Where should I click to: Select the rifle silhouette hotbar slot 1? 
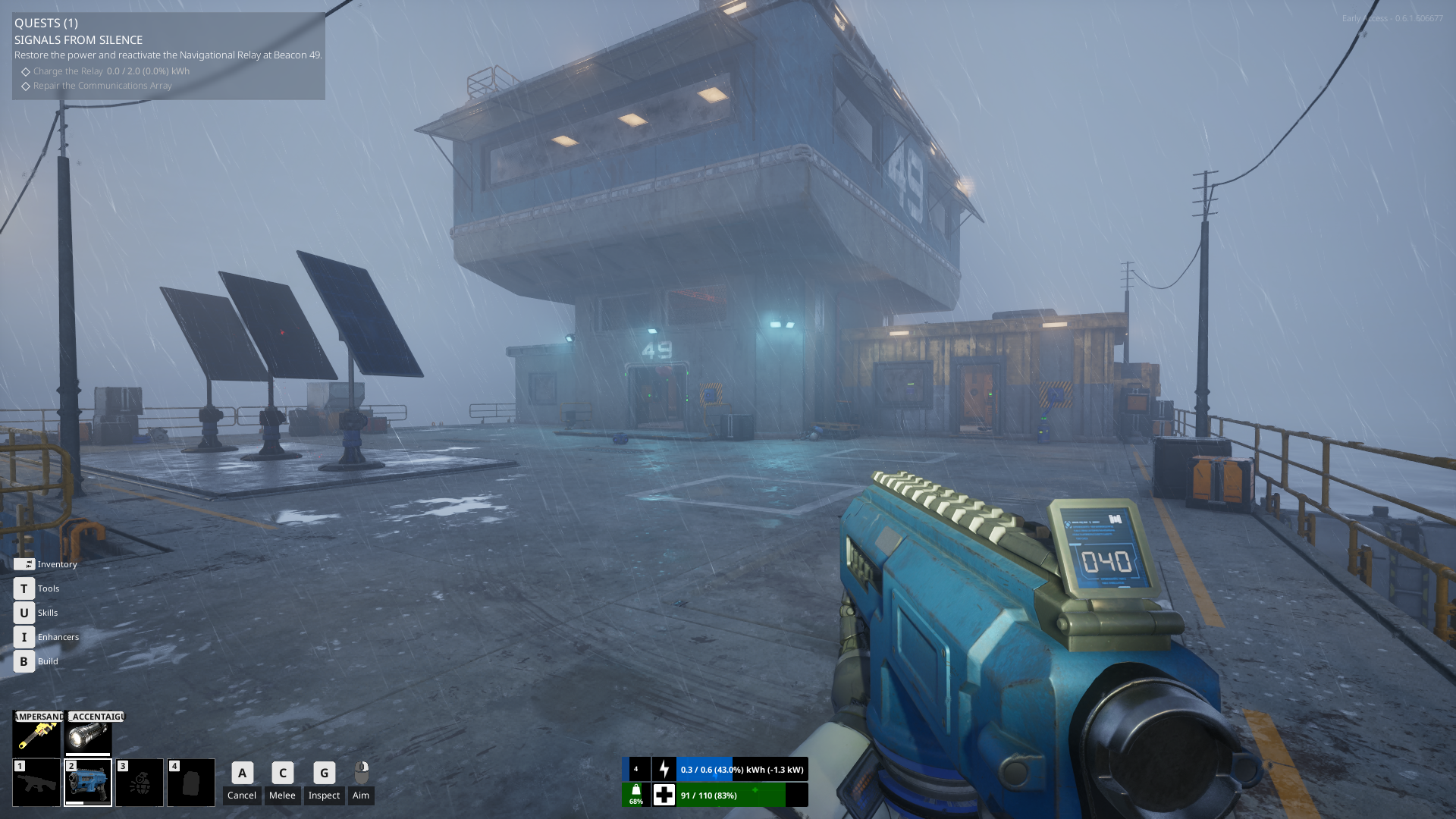36,783
